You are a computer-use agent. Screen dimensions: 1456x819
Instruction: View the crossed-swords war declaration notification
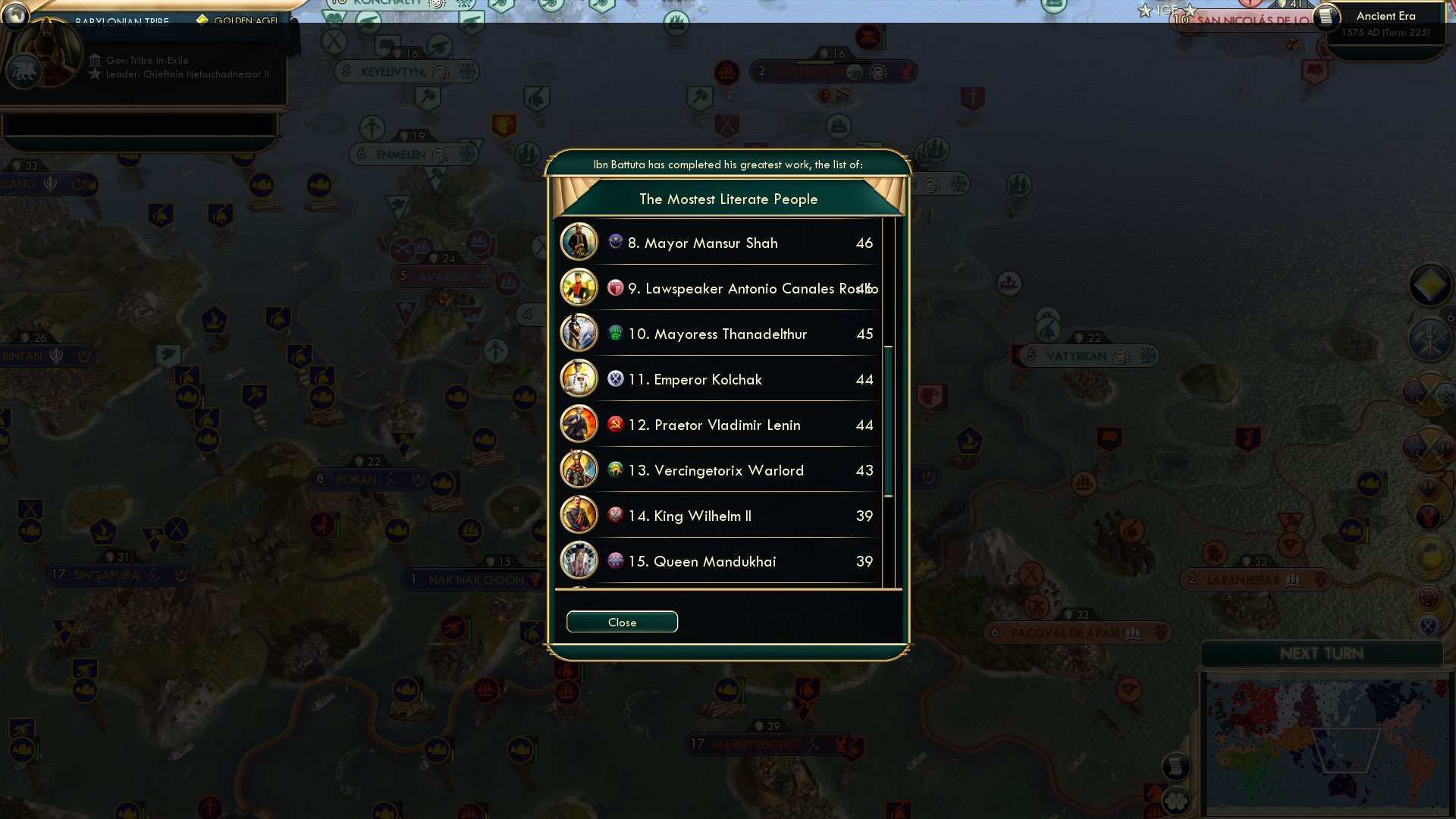(x=1429, y=392)
